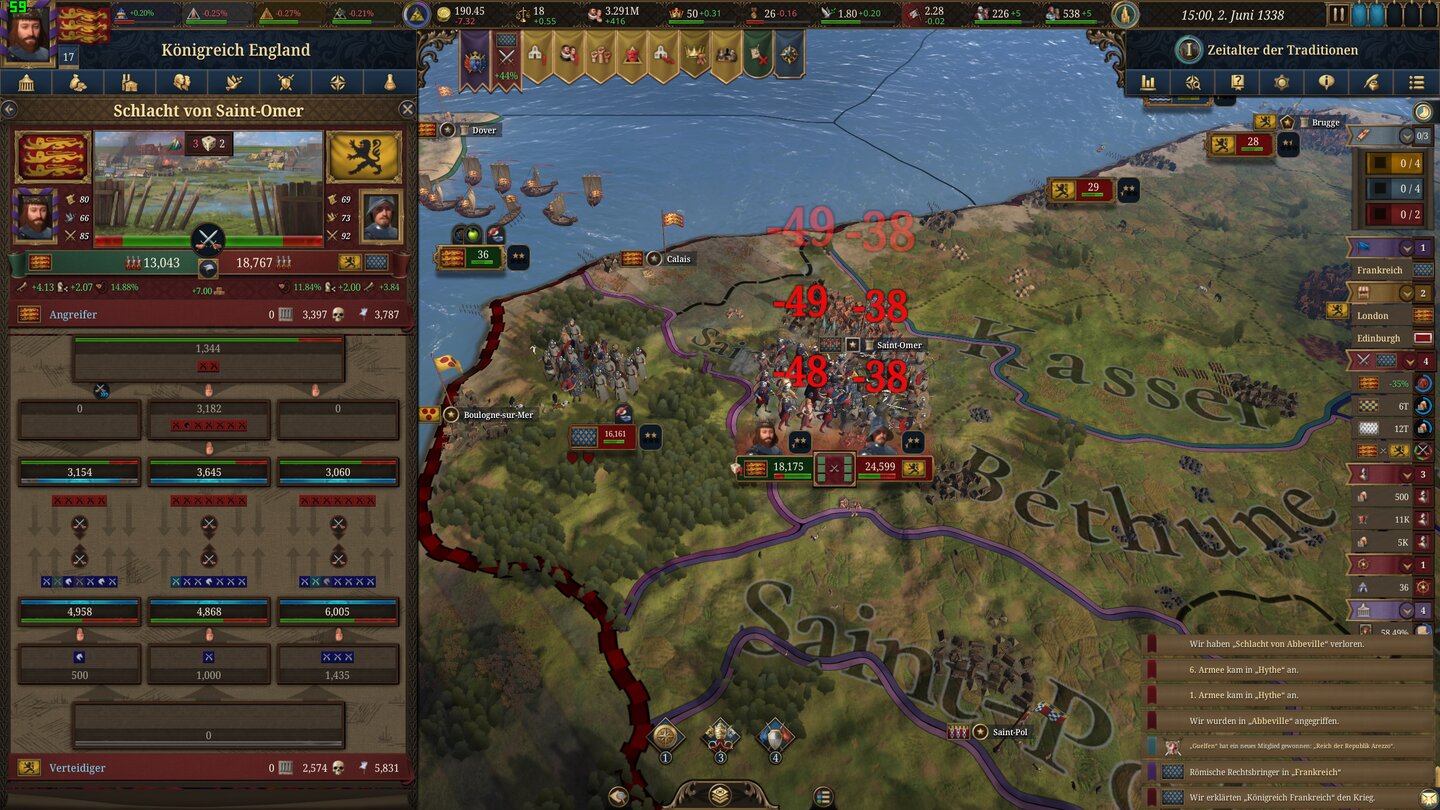Screen dimensions: 1440x810
Task: Open game settings with the gear icon
Action: [x=1283, y=82]
